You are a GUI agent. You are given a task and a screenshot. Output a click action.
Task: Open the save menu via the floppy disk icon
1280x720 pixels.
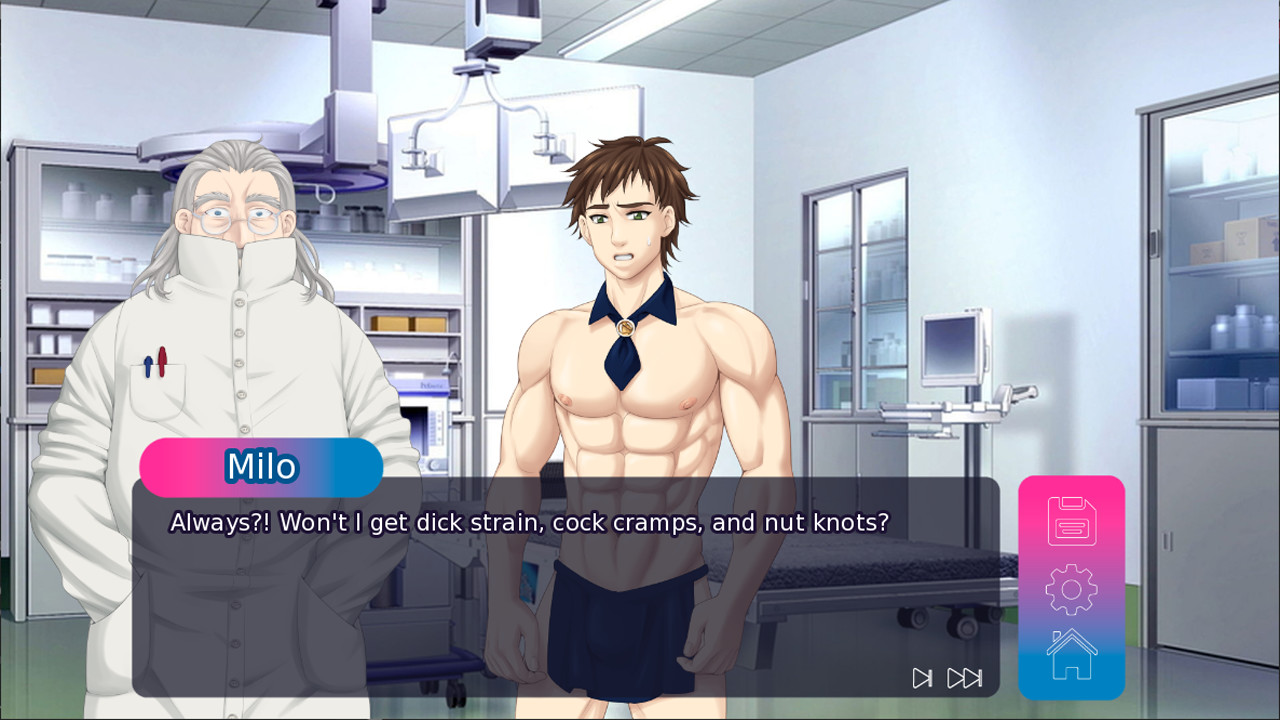[x=1071, y=523]
